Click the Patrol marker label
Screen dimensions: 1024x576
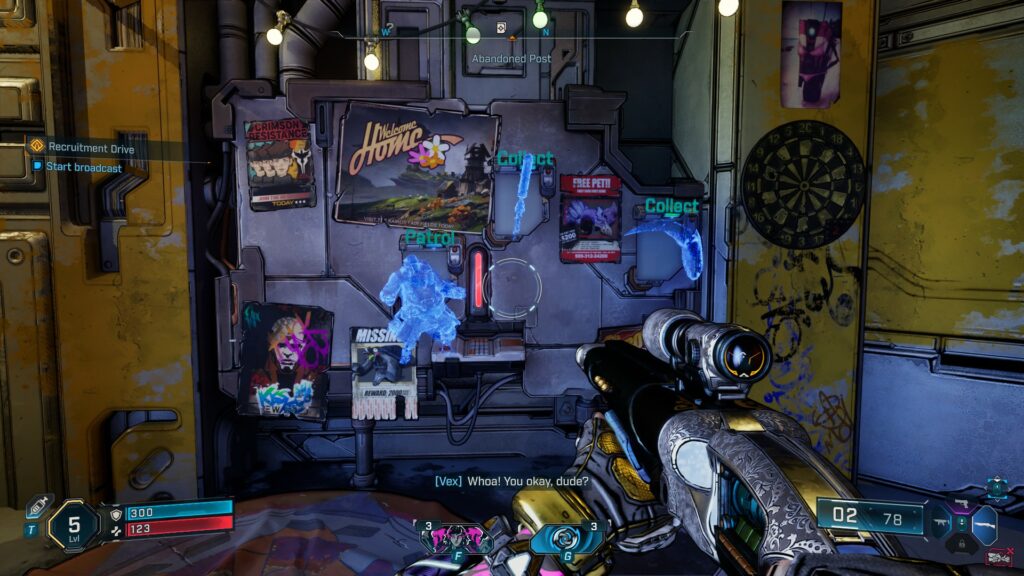[x=430, y=239]
